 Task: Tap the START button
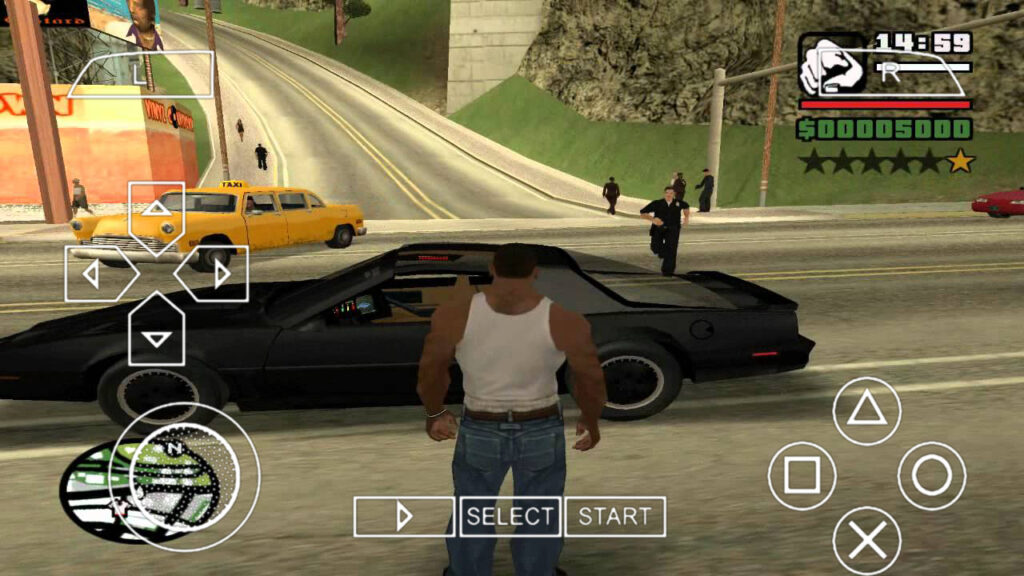(615, 517)
